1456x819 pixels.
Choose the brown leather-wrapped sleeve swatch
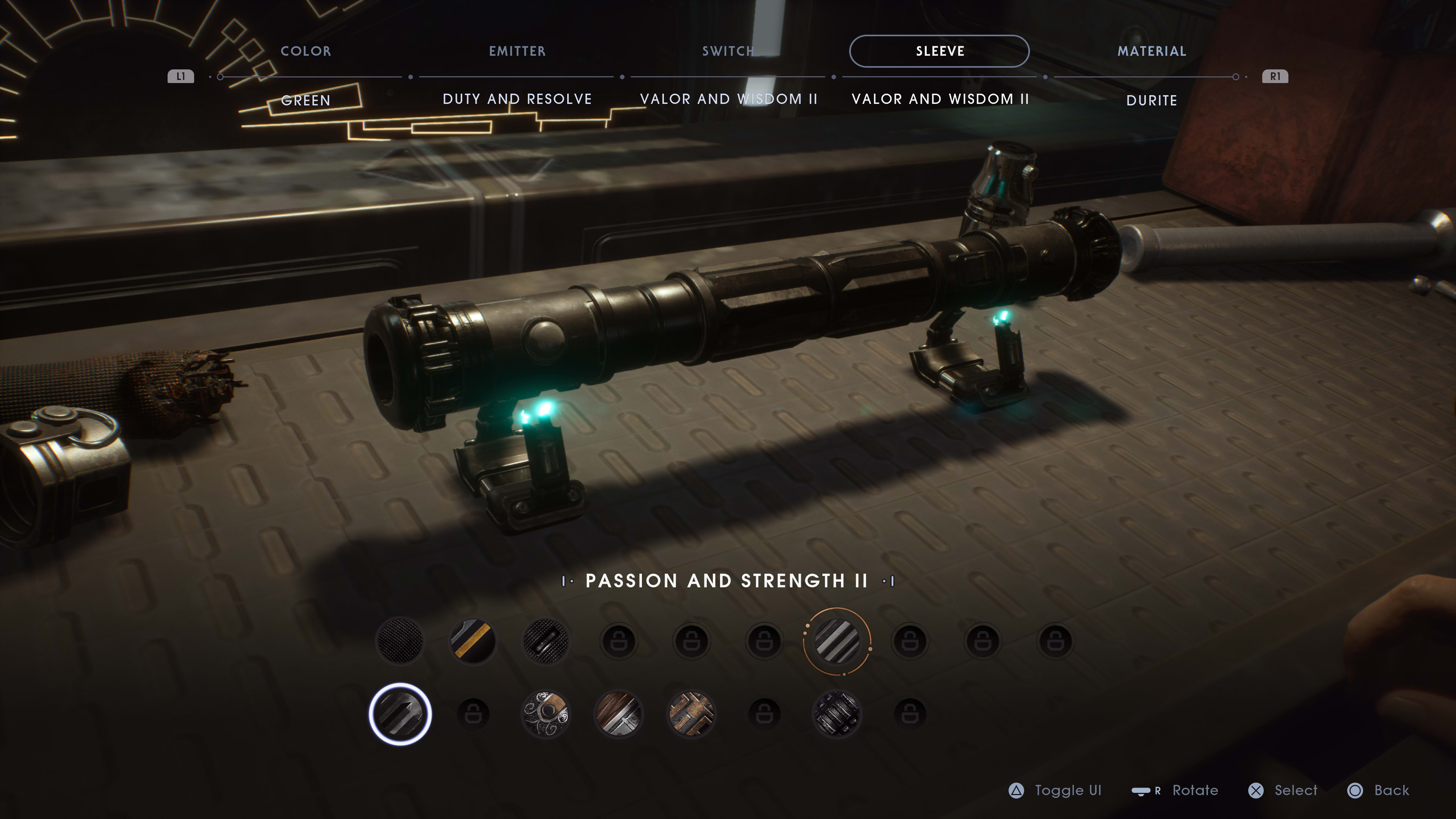click(x=618, y=714)
